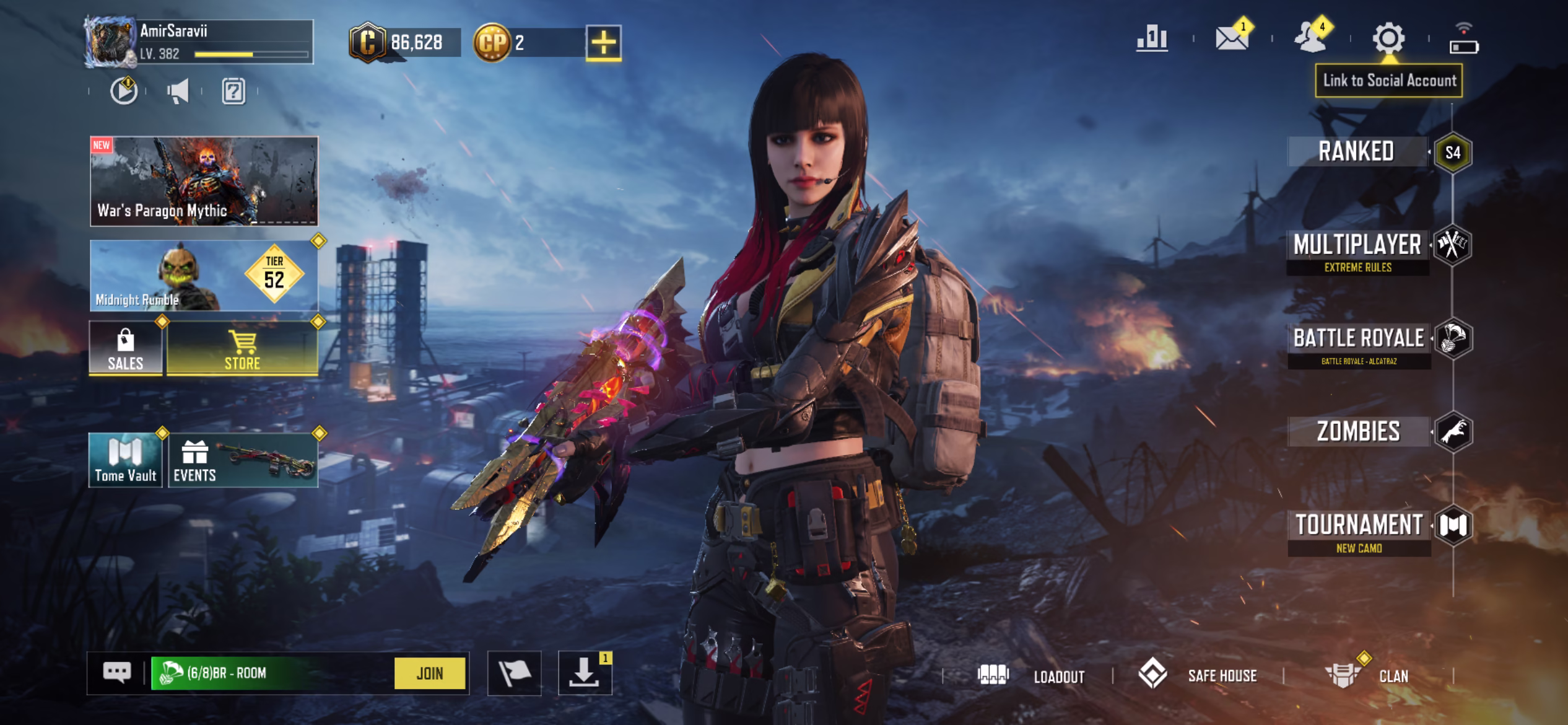Image resolution: width=1568 pixels, height=725 pixels.
Task: Select Multiplayer Extreme Rules mode
Action: point(1357,251)
